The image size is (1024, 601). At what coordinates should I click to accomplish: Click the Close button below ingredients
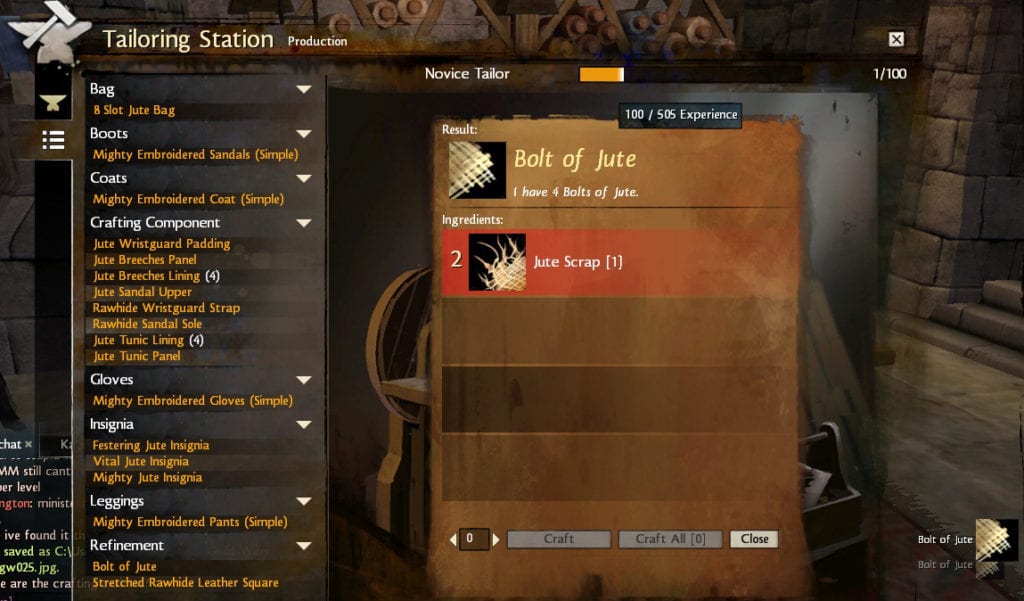[754, 539]
